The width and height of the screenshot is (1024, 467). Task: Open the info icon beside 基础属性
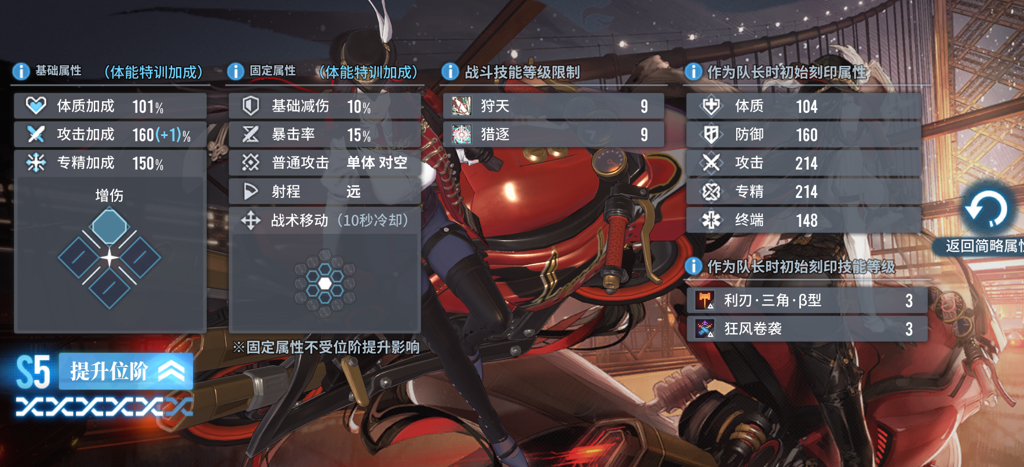pos(20,72)
